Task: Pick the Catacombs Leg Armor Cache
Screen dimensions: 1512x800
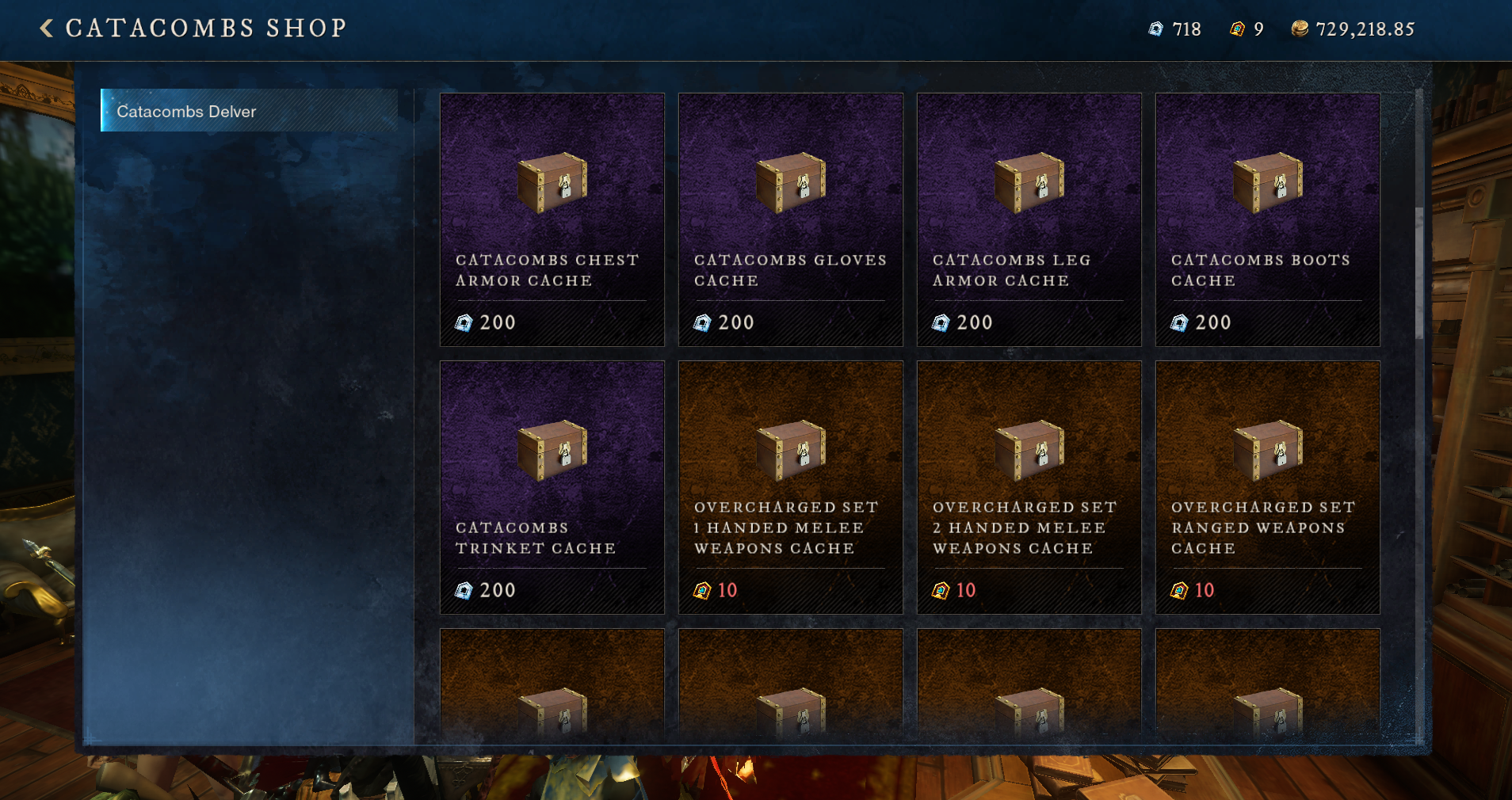Action: point(1029,219)
